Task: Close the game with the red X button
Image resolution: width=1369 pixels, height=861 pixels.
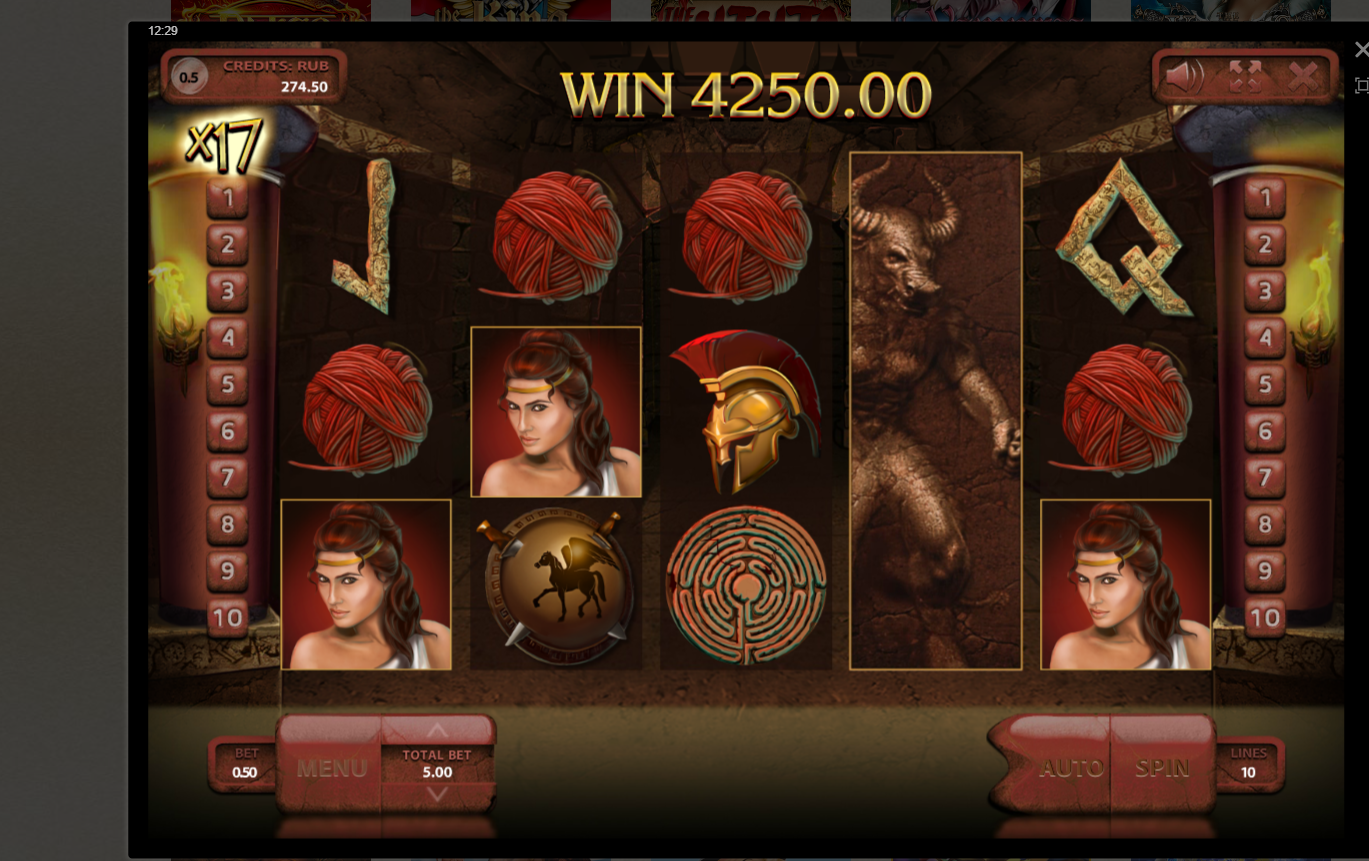Action: pos(1303,76)
